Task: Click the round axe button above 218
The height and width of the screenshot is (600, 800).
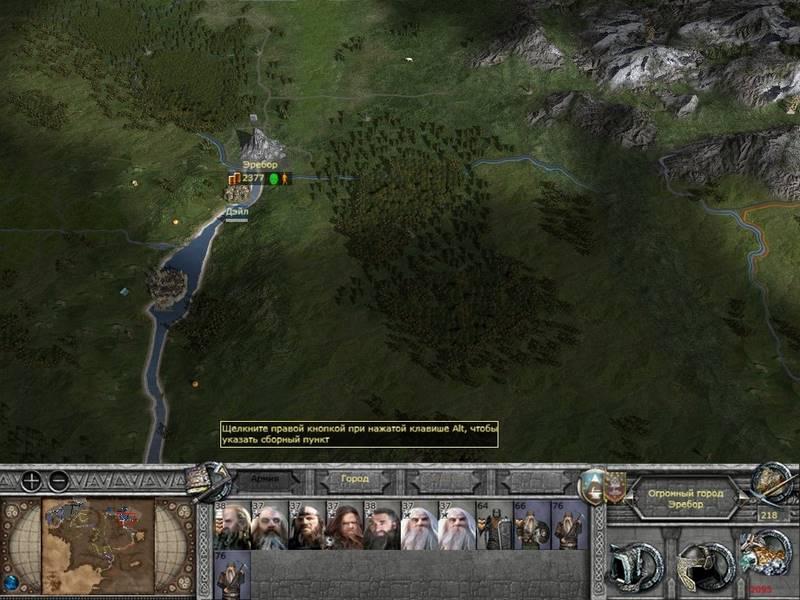Action: (770, 480)
